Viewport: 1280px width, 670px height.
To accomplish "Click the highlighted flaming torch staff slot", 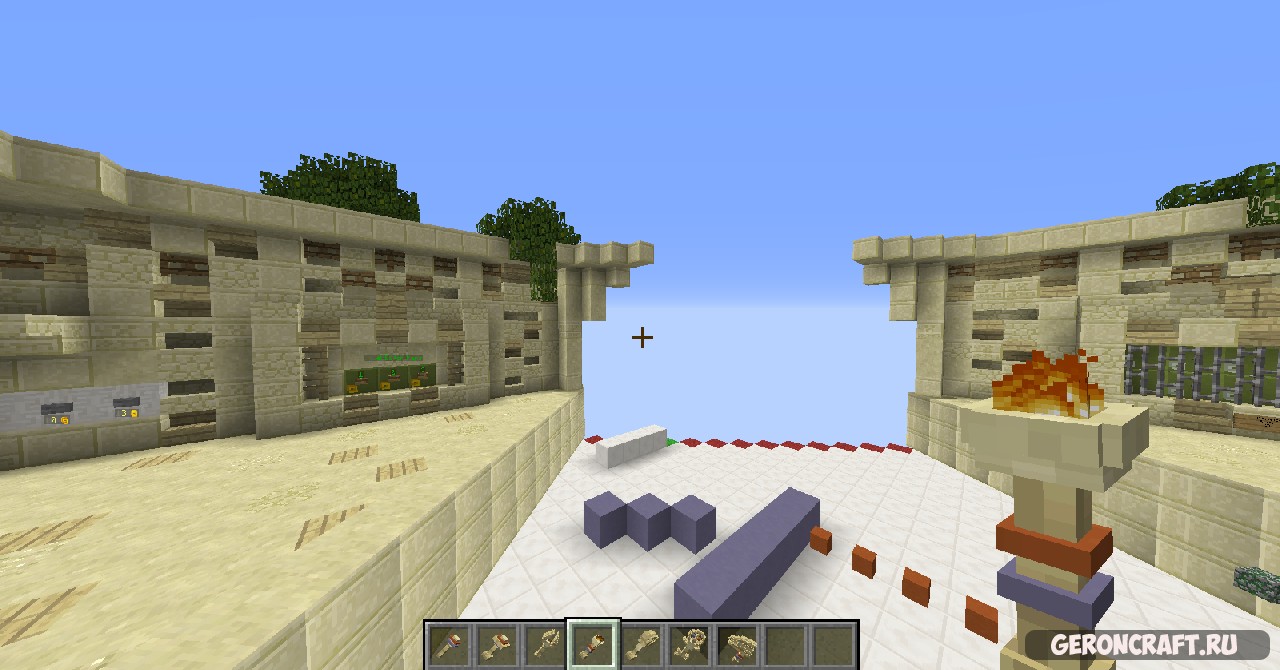I will pos(594,645).
